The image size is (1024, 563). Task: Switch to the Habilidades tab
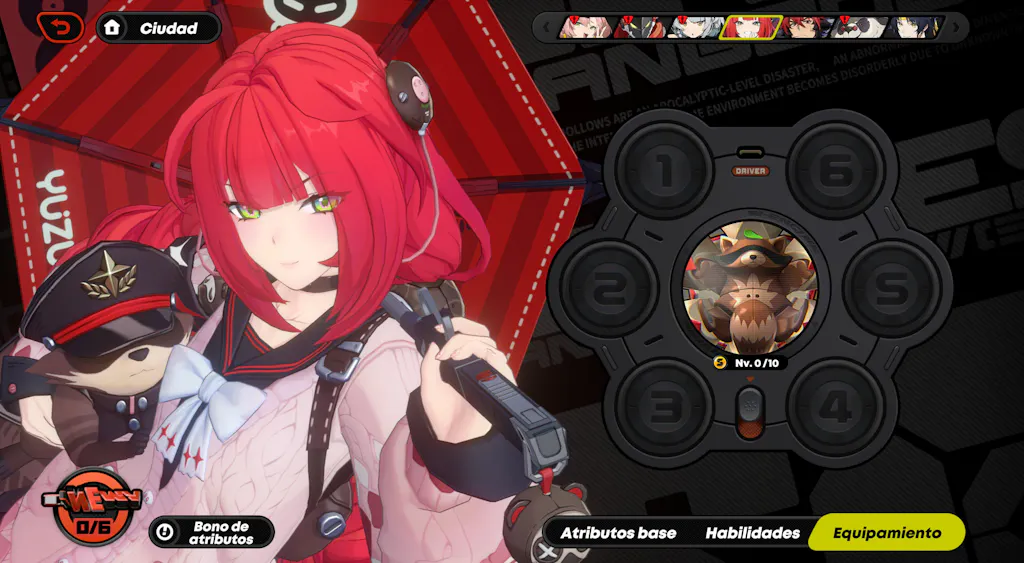(x=752, y=533)
